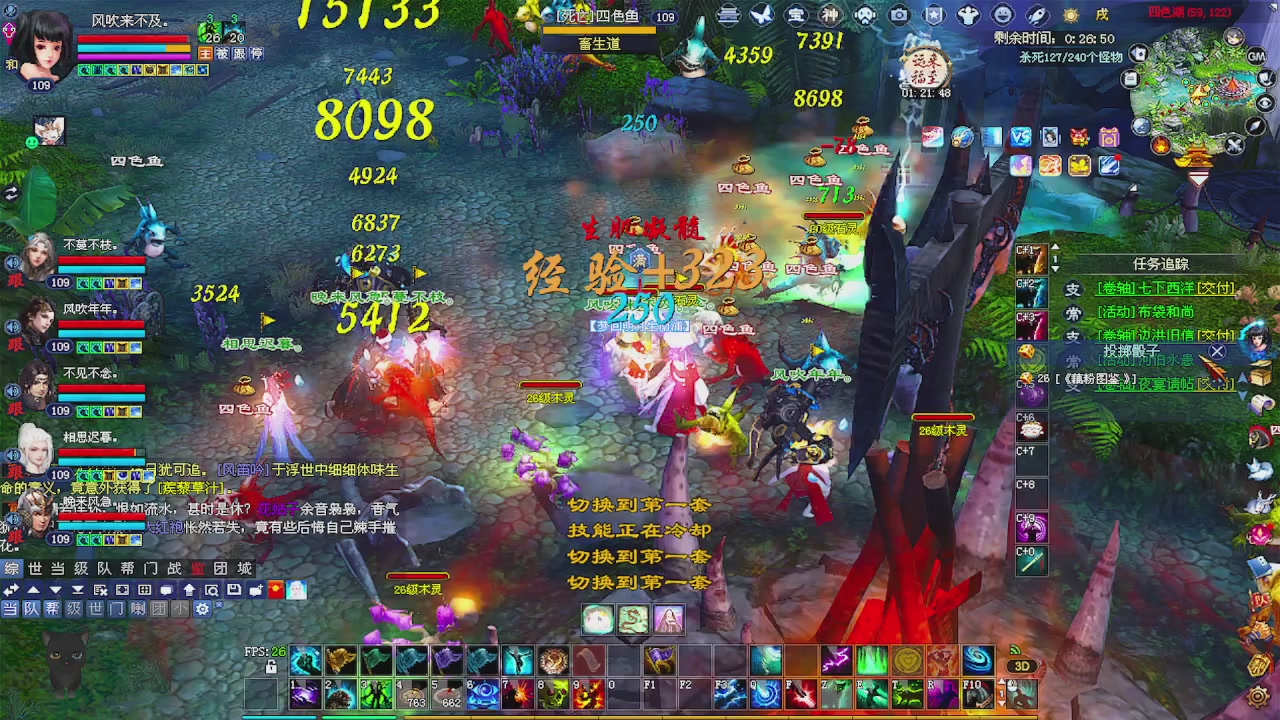The image size is (1280, 720).
Task: Open chat search with the magnifier icon
Action: (211, 590)
